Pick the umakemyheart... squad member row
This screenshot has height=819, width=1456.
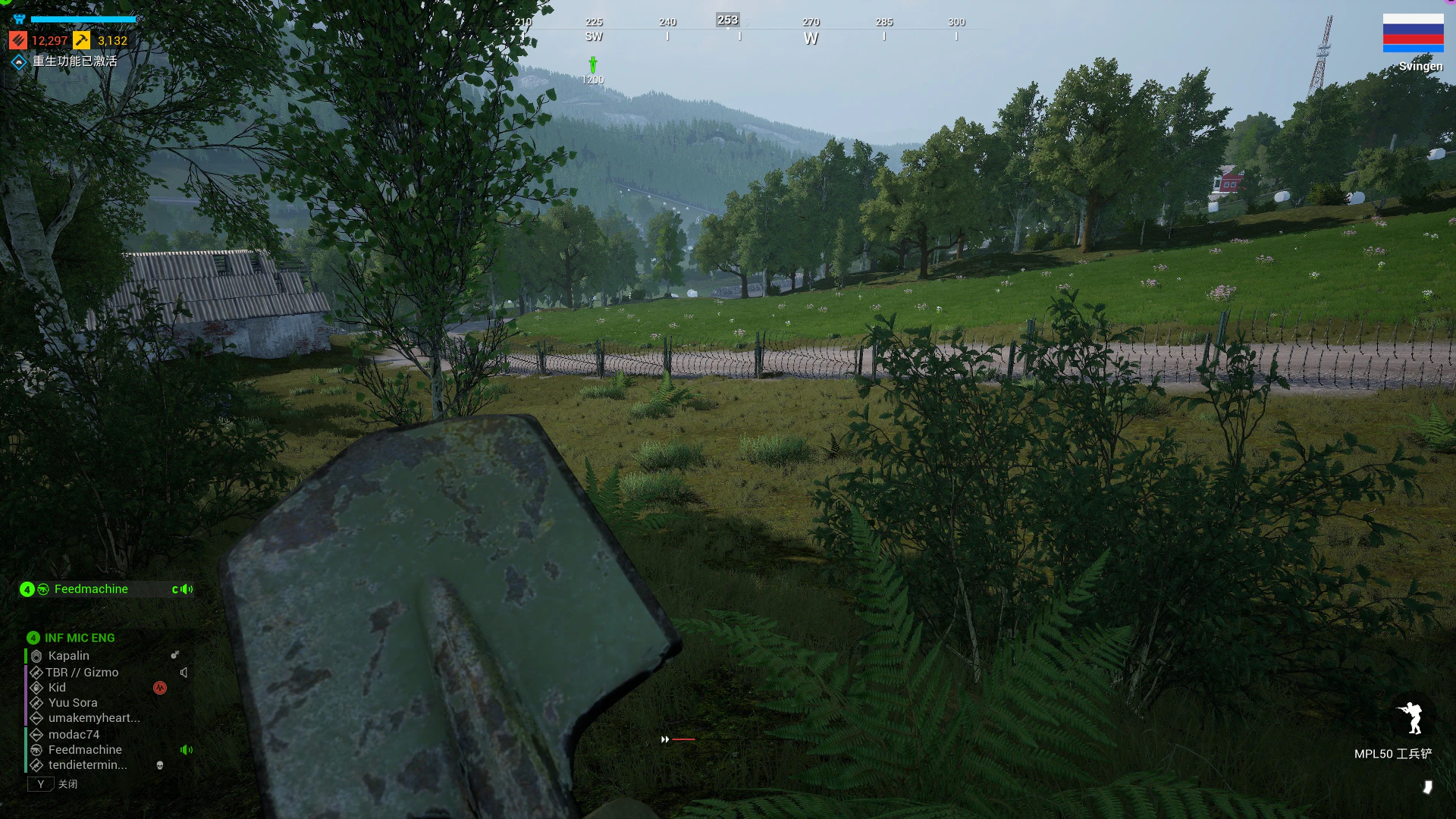(94, 718)
